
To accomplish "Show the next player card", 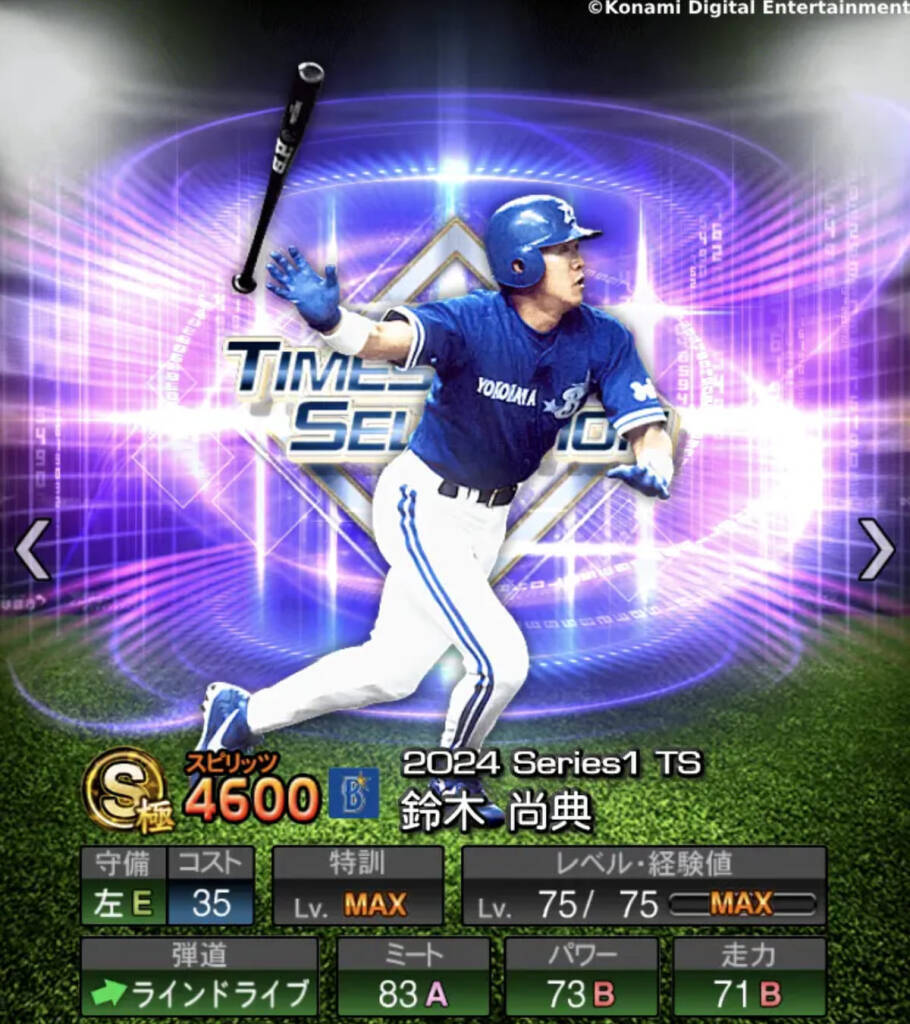I will point(877,548).
